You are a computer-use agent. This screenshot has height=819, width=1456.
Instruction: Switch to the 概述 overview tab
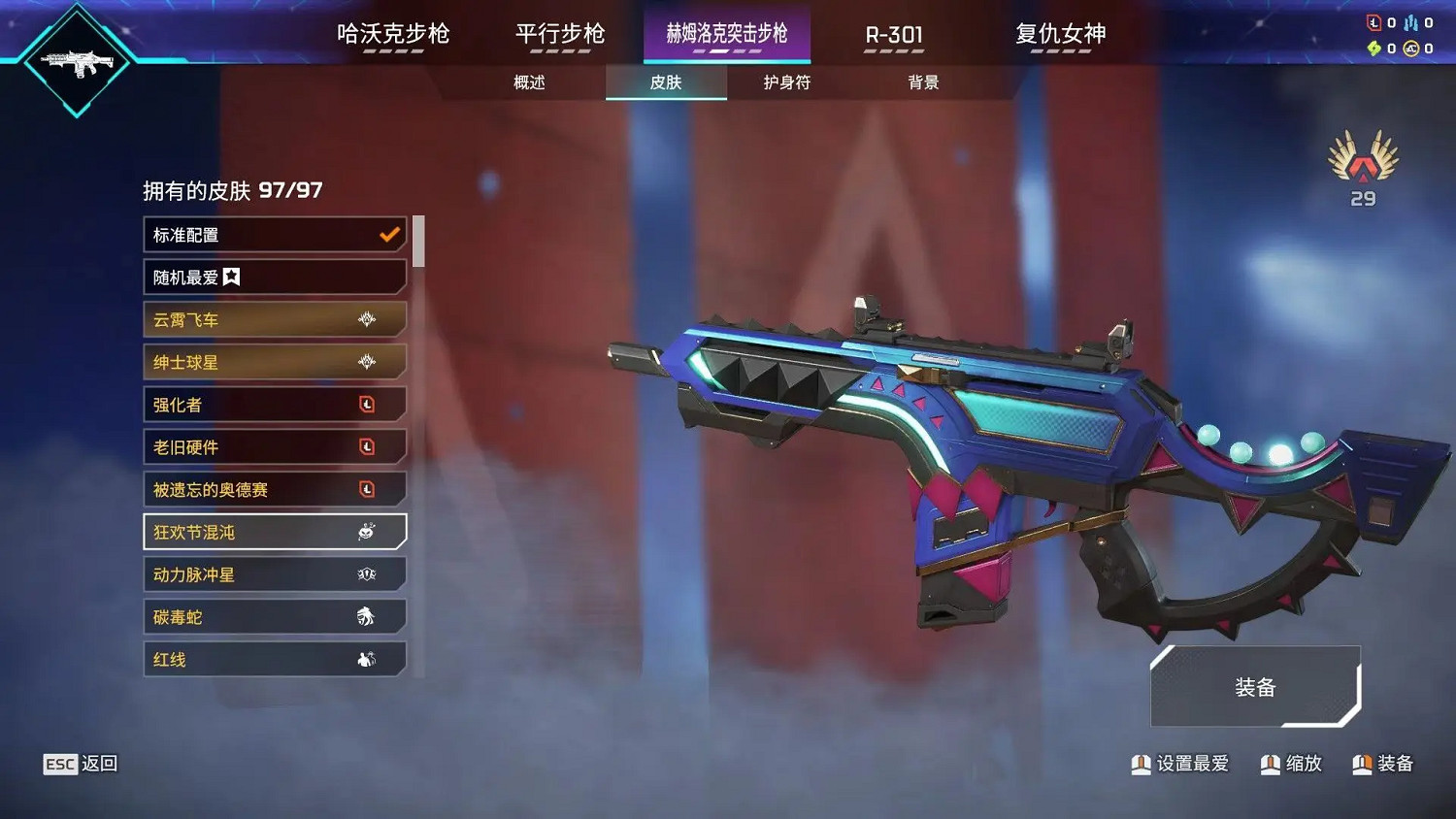528,83
